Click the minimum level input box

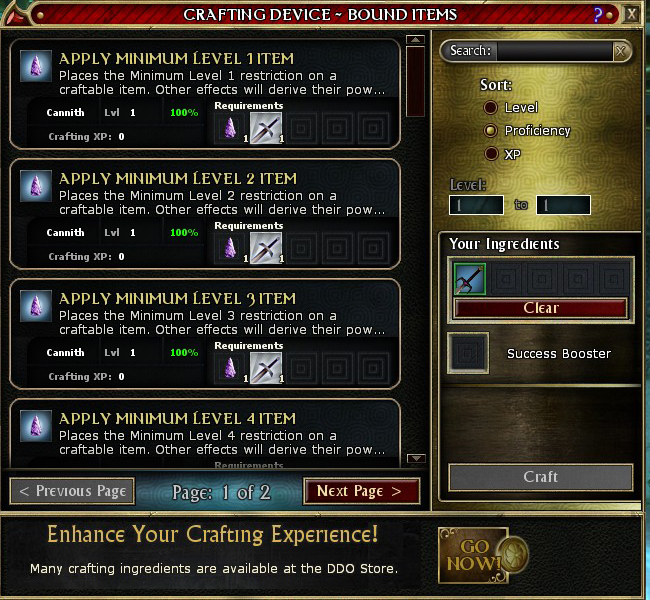coord(476,205)
